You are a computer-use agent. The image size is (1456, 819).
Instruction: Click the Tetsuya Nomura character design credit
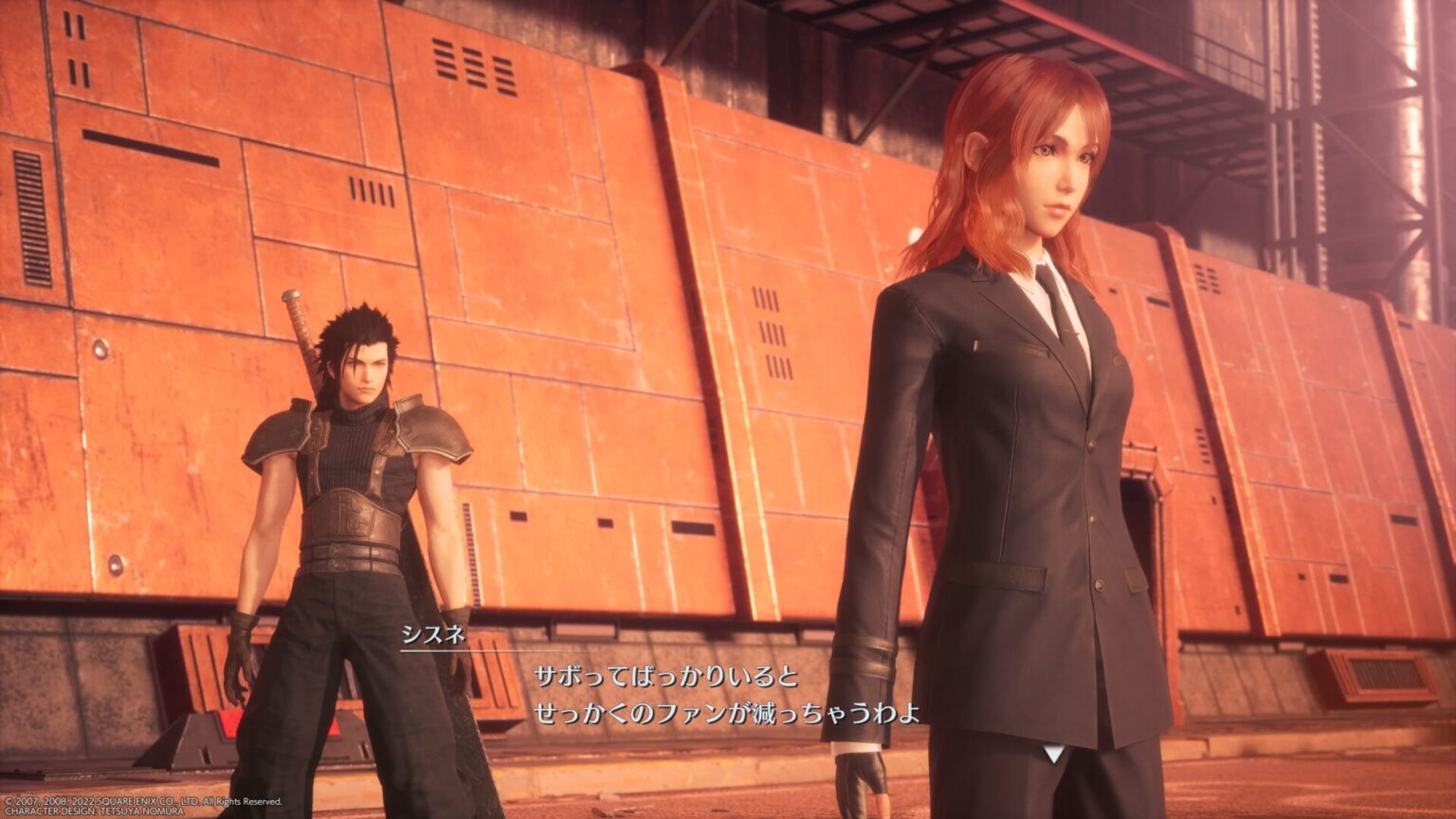click(95, 810)
